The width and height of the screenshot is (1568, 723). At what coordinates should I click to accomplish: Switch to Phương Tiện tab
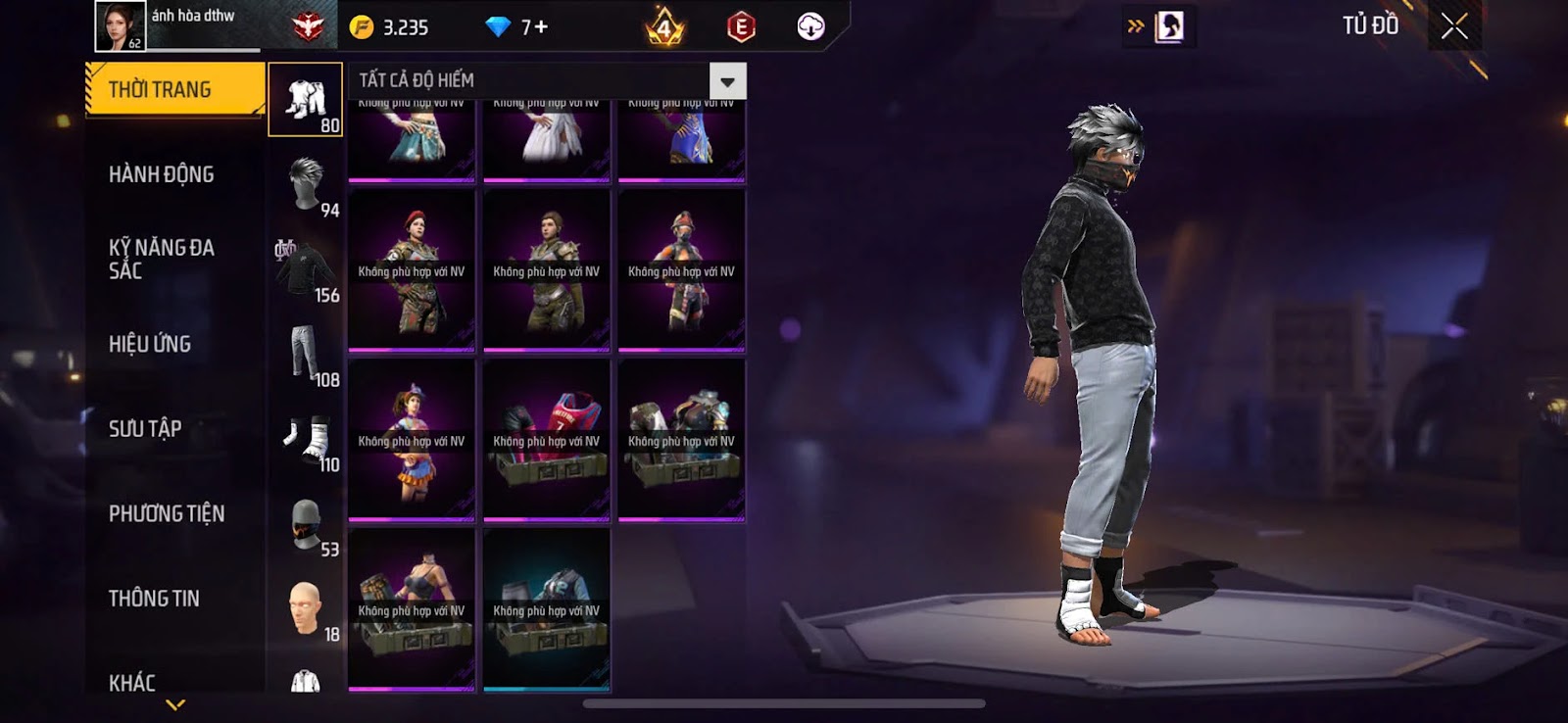pos(167,513)
